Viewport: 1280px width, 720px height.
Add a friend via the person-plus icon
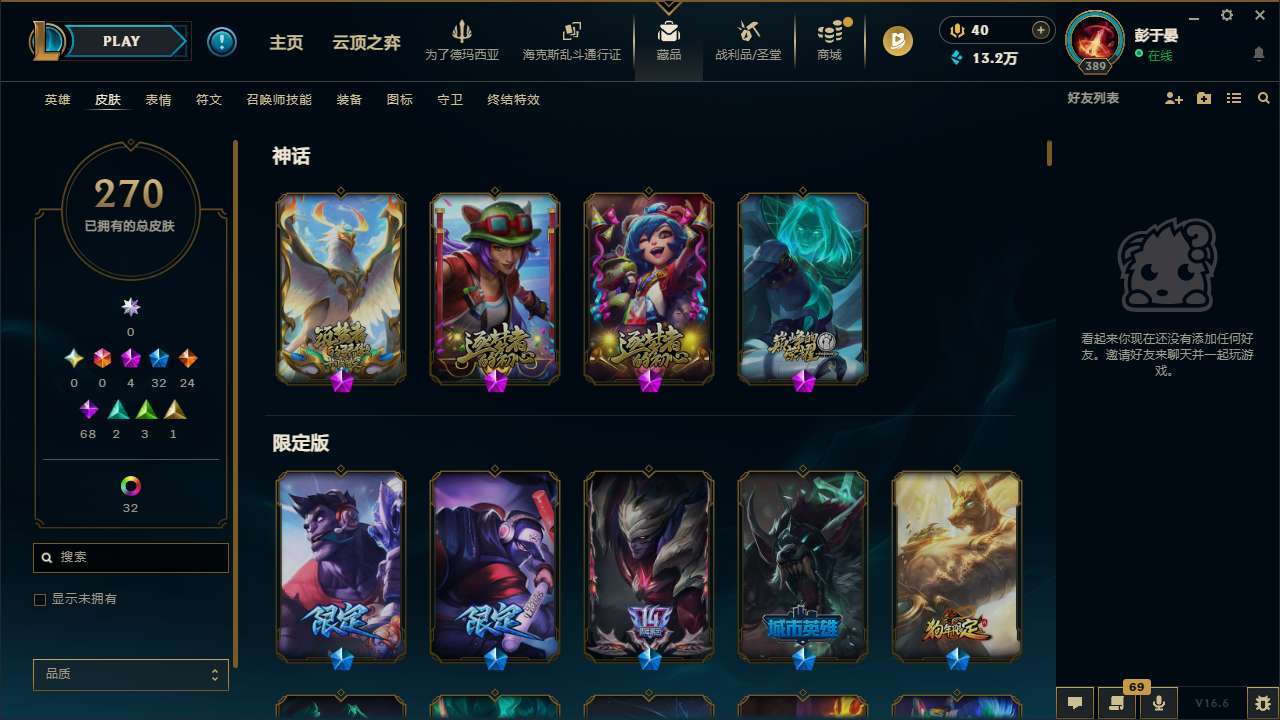[x=1175, y=97]
